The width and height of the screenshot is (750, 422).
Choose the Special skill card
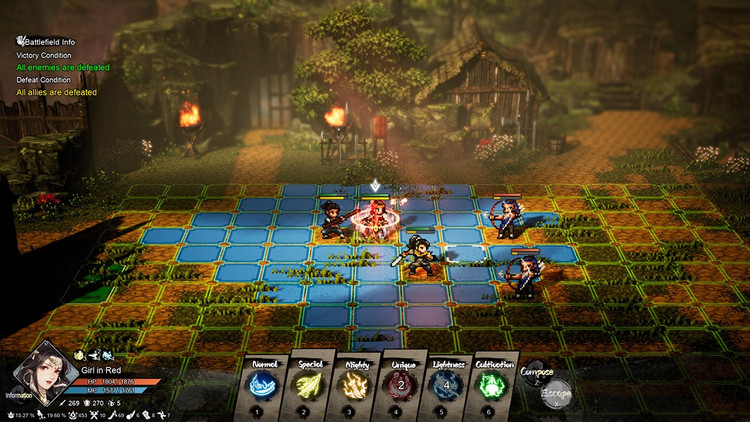click(x=311, y=385)
